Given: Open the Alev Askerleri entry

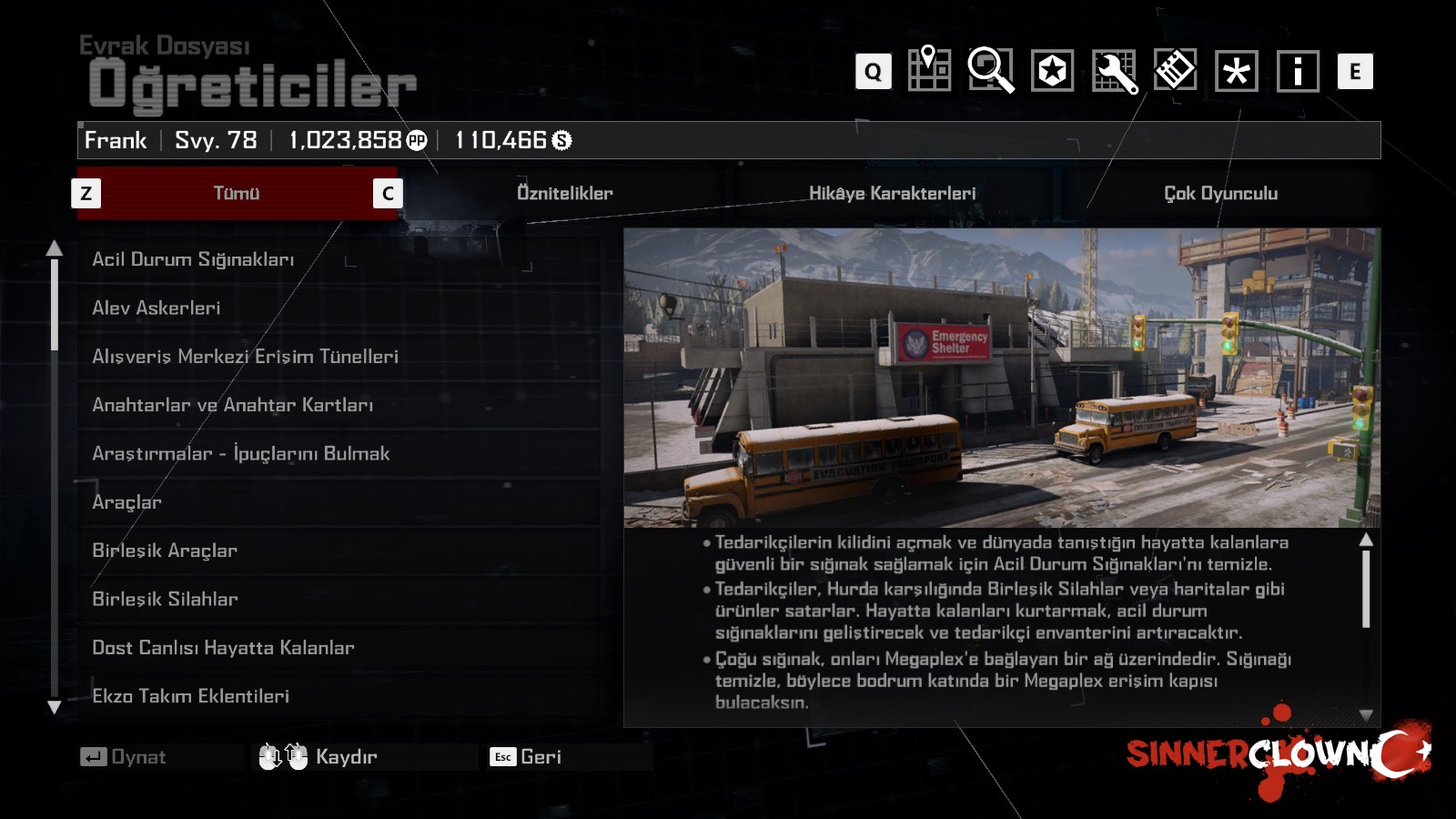Looking at the screenshot, I should click(x=157, y=308).
